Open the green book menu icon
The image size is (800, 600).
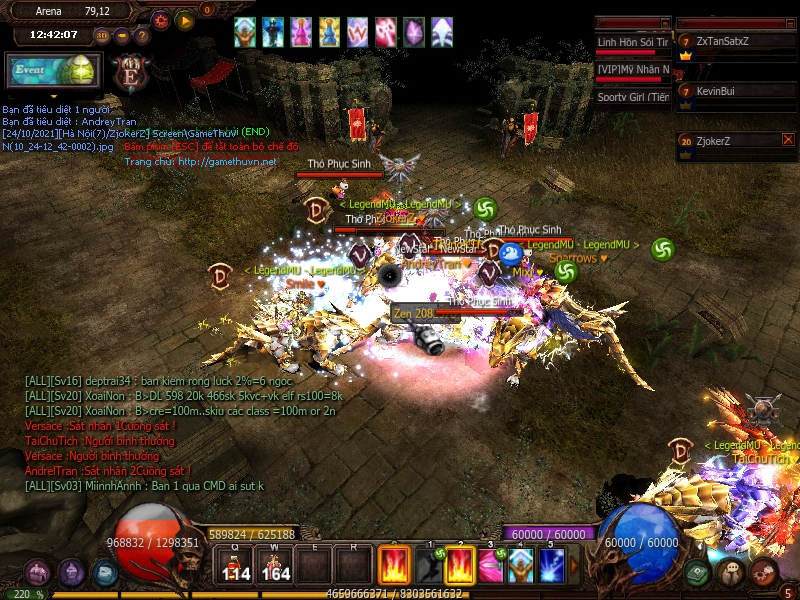698,573
